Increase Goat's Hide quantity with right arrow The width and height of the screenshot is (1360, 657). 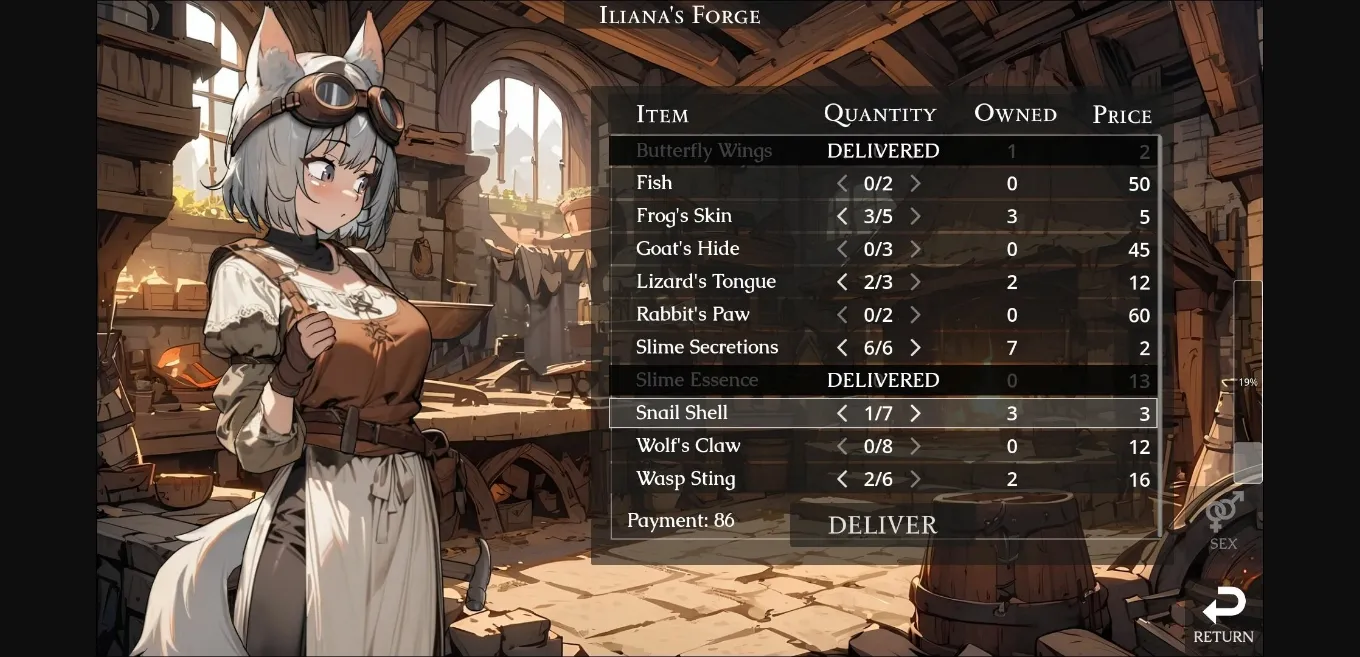(915, 250)
